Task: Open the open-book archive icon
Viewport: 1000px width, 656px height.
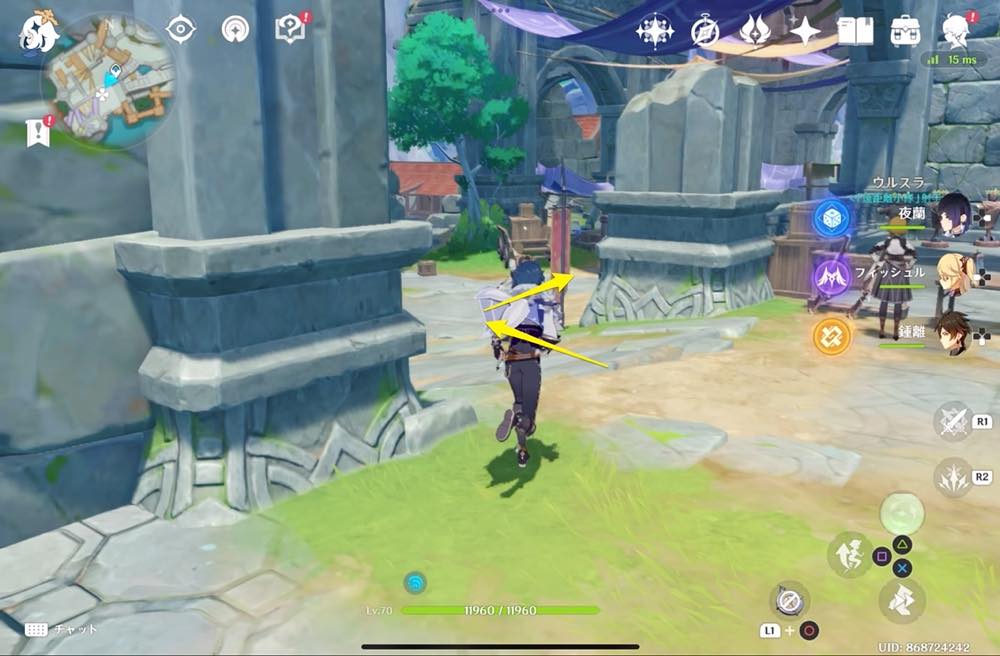Action: (x=855, y=31)
